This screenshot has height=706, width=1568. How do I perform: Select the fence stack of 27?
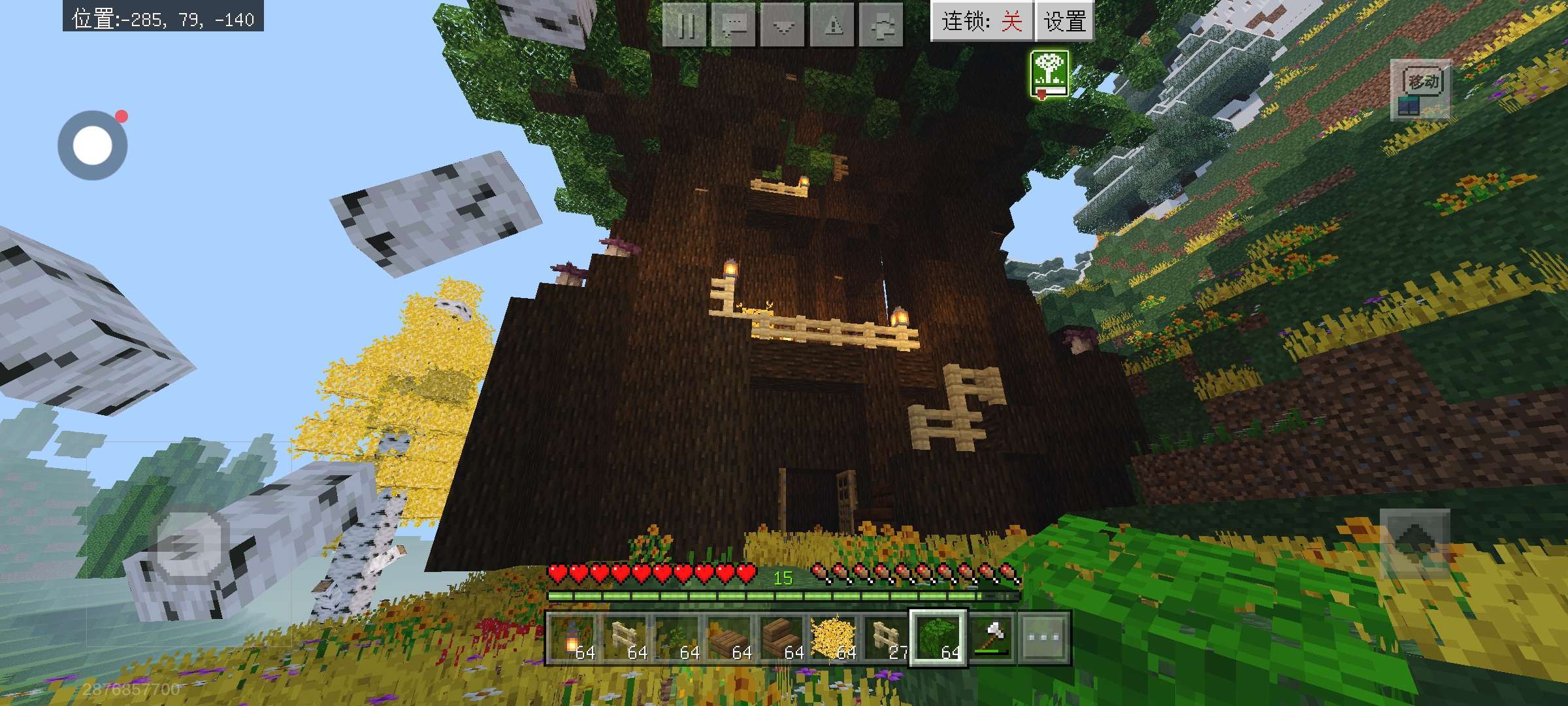click(886, 638)
